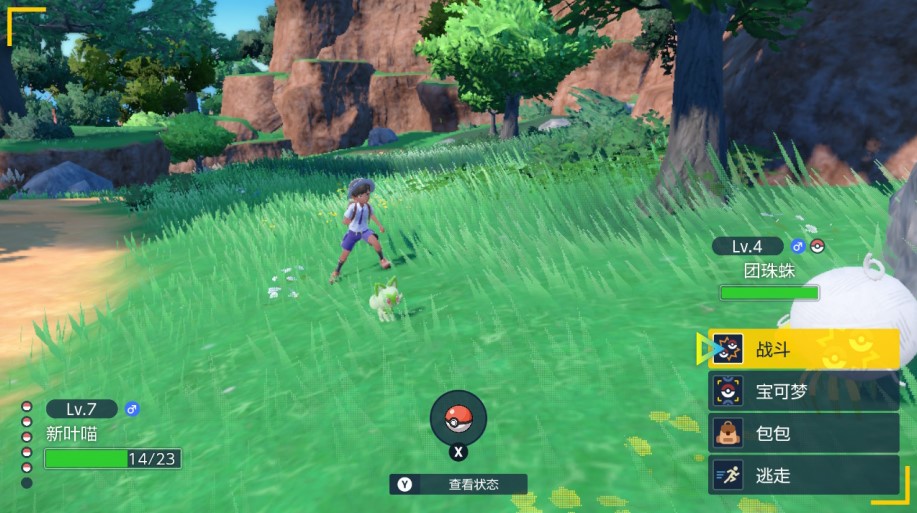Open the 宝可梦 (Pokémon) party menu
This screenshot has height=513, width=917.
pyautogui.click(x=803, y=391)
